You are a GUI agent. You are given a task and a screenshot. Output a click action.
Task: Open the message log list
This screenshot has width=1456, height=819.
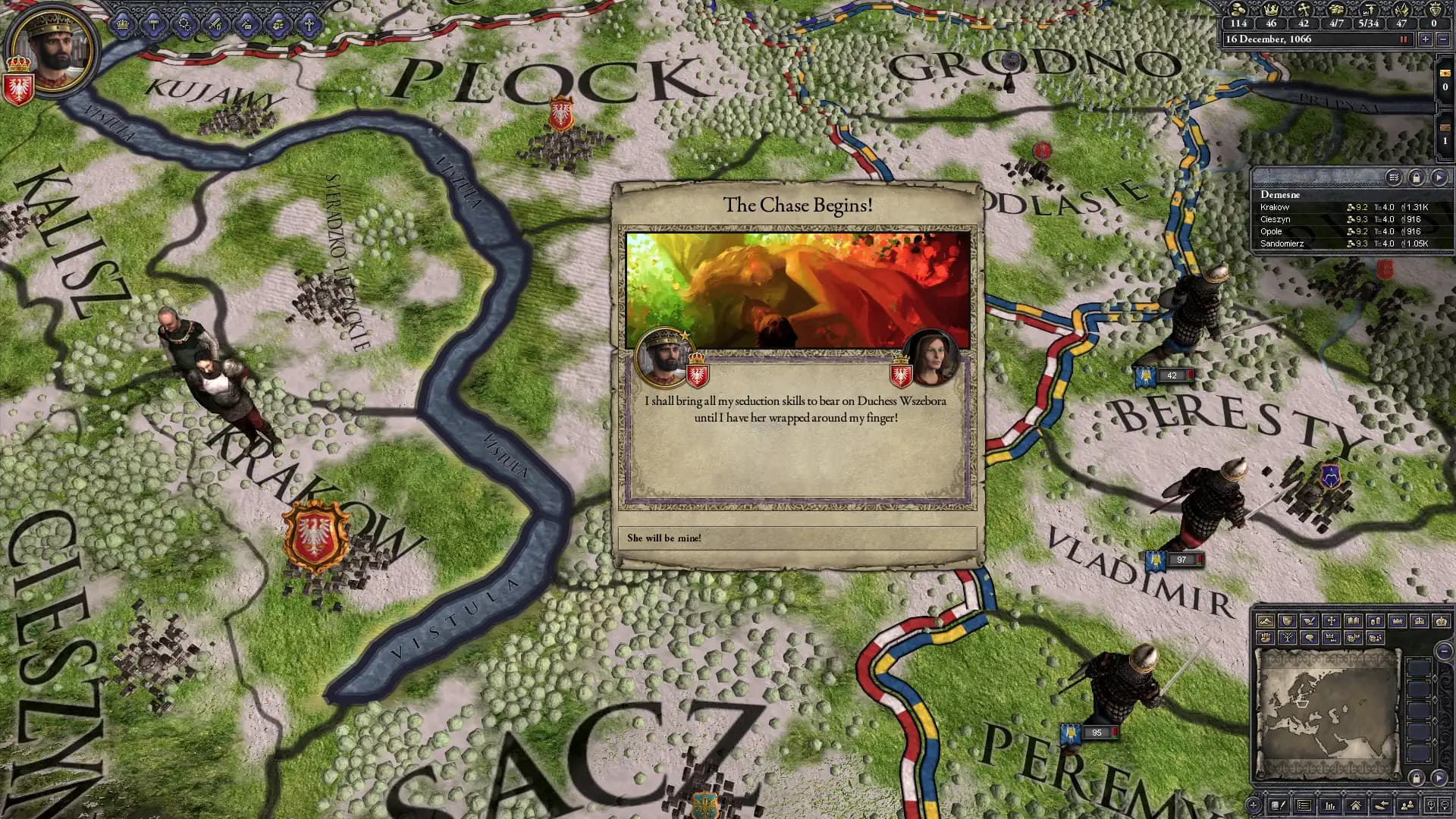(x=1306, y=805)
